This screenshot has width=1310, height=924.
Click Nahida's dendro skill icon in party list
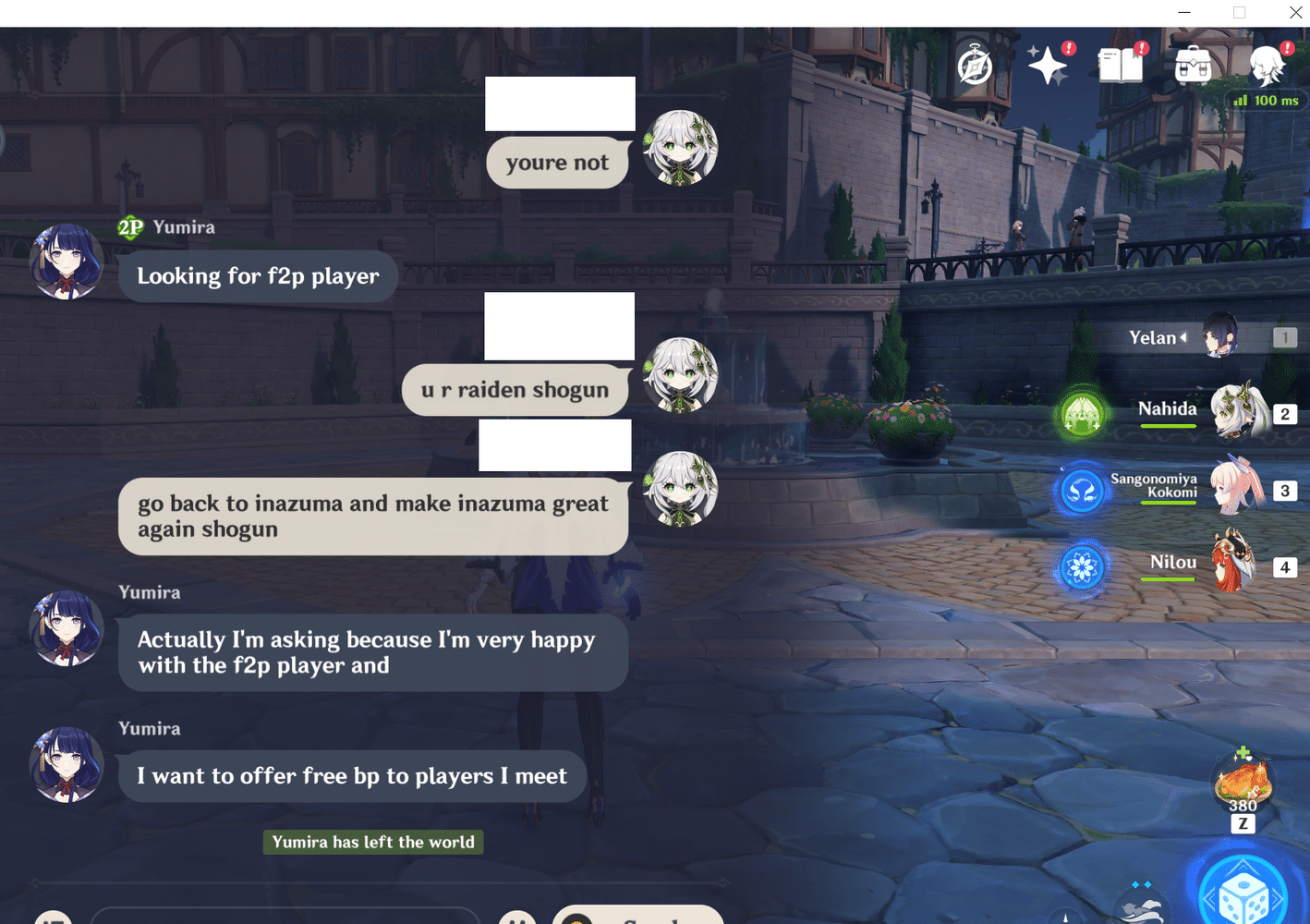[1081, 414]
